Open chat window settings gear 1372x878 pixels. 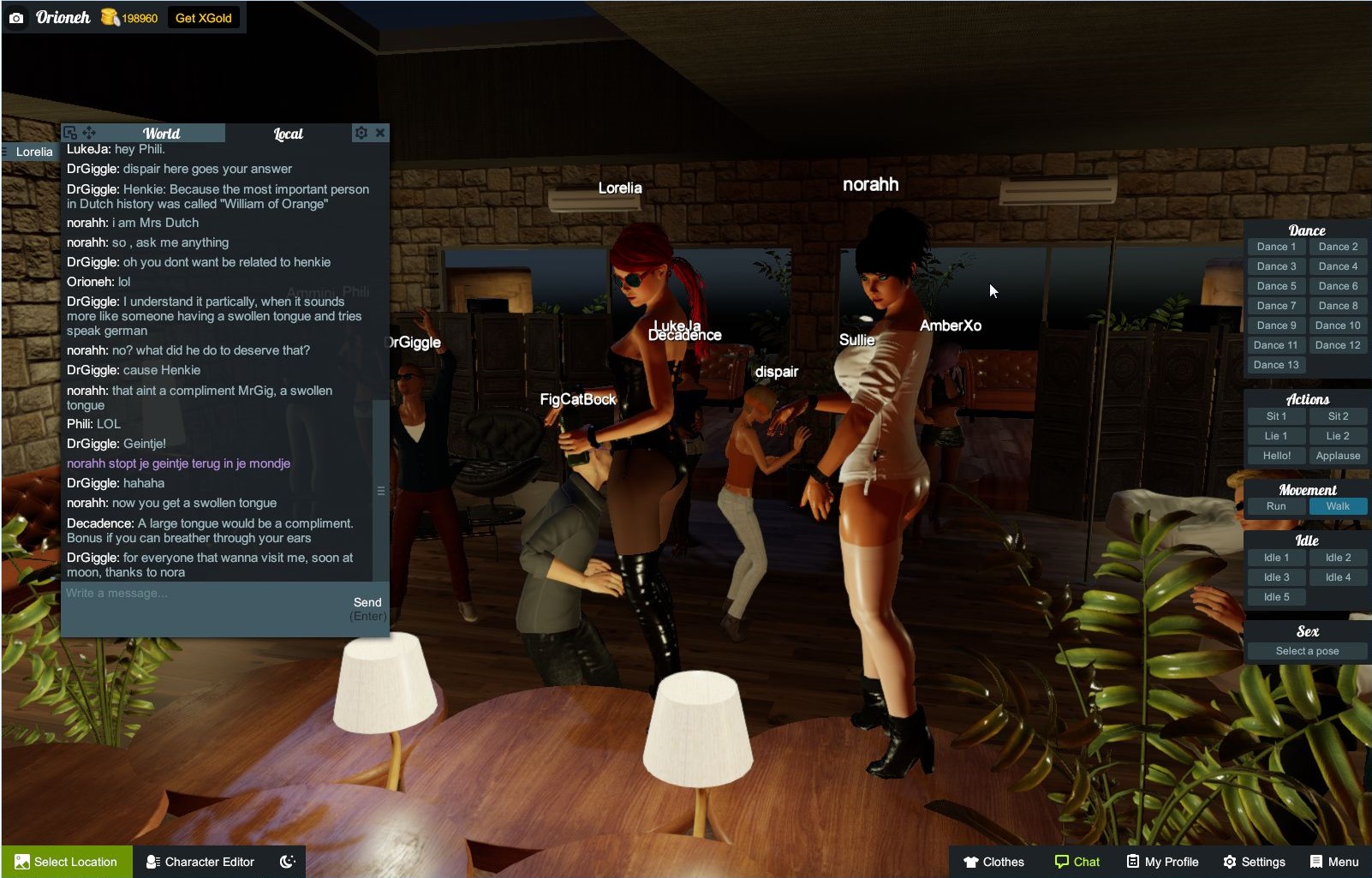[361, 133]
